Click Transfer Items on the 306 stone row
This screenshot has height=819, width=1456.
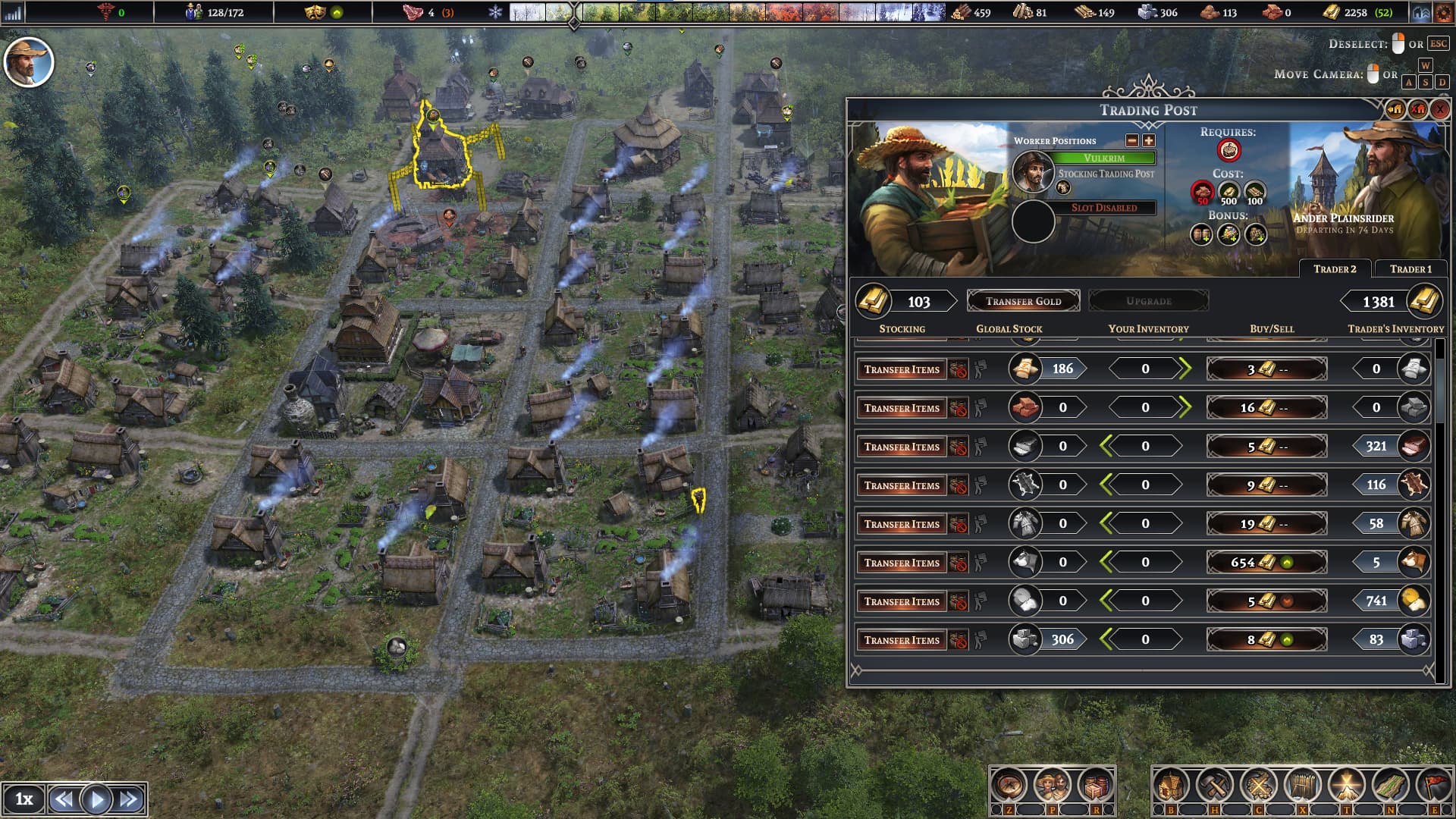(902, 639)
